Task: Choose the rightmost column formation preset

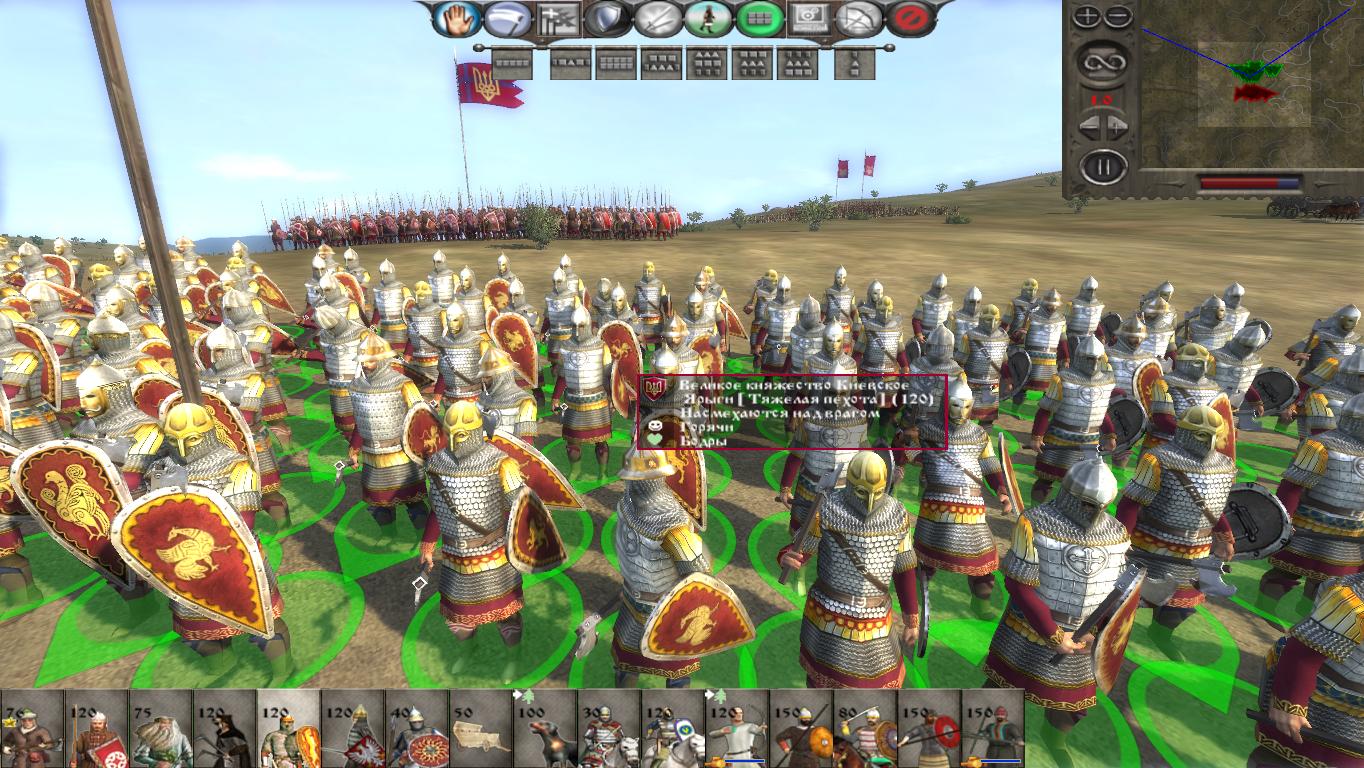Action: [x=855, y=64]
